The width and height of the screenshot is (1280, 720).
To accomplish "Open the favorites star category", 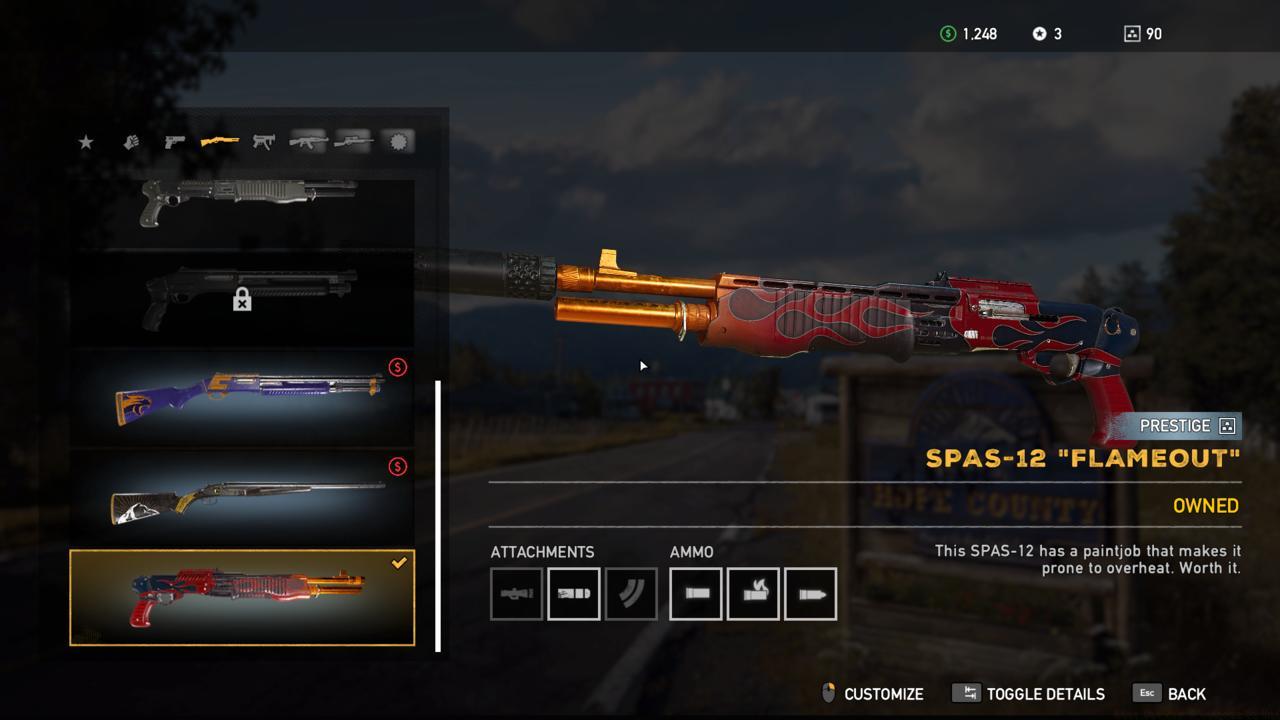I will 86,141.
